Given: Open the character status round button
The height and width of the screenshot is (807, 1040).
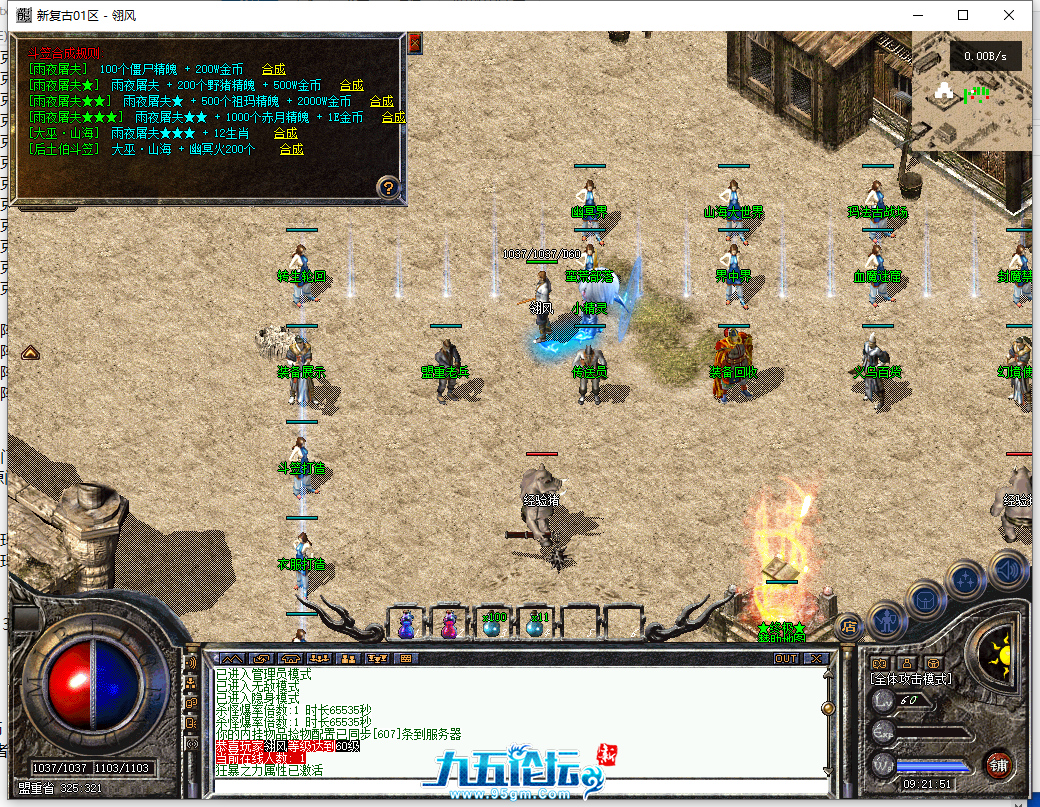Looking at the screenshot, I should click(x=887, y=620).
